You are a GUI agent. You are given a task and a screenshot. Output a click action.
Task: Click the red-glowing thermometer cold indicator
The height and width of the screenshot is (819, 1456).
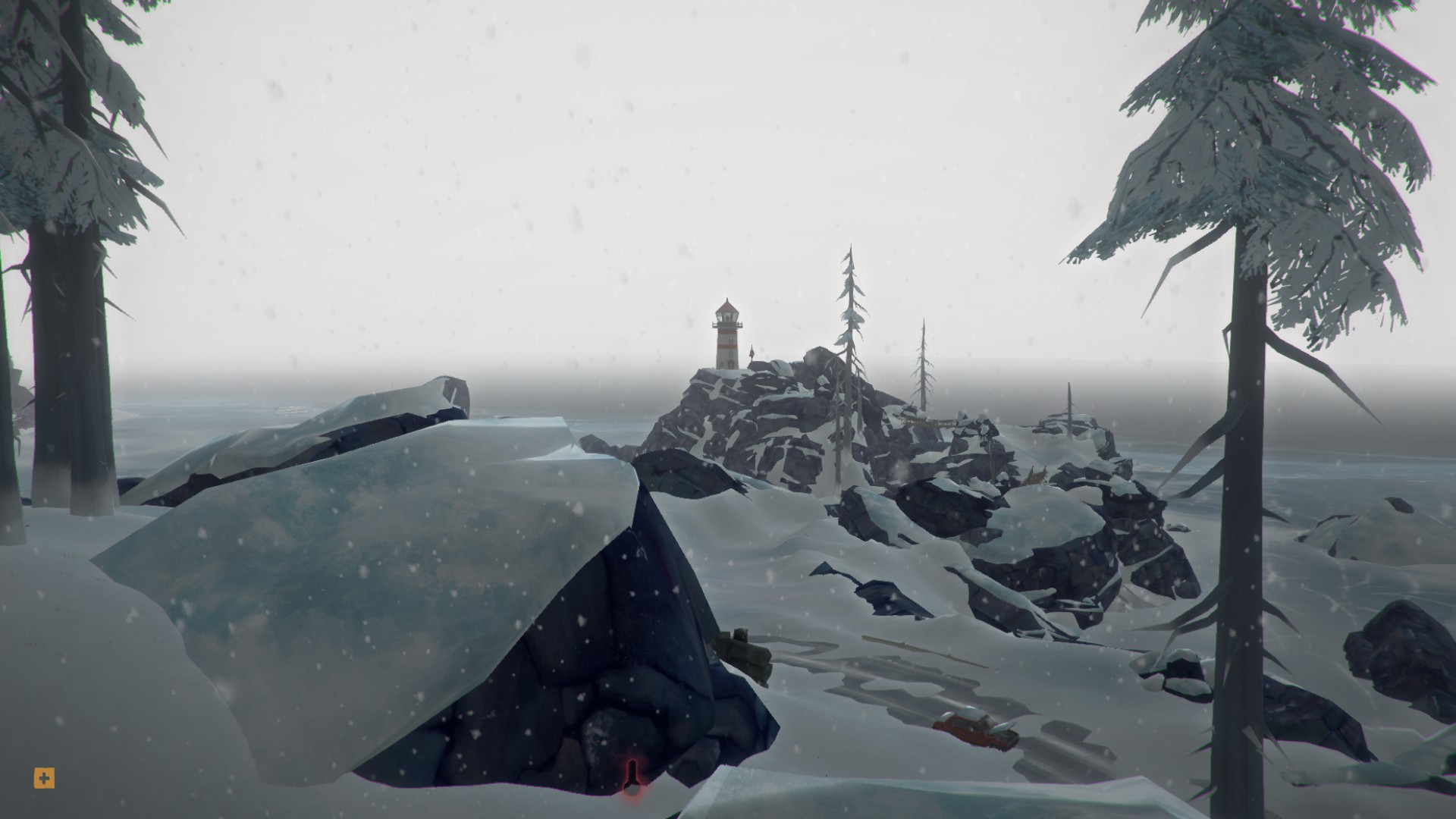[x=631, y=777]
